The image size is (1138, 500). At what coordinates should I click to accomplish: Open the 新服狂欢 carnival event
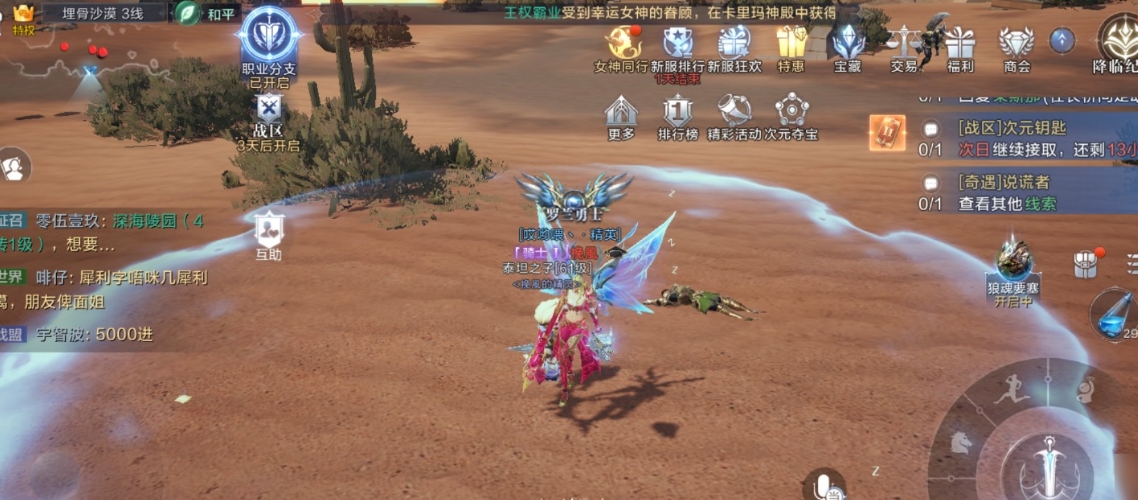pos(734,44)
